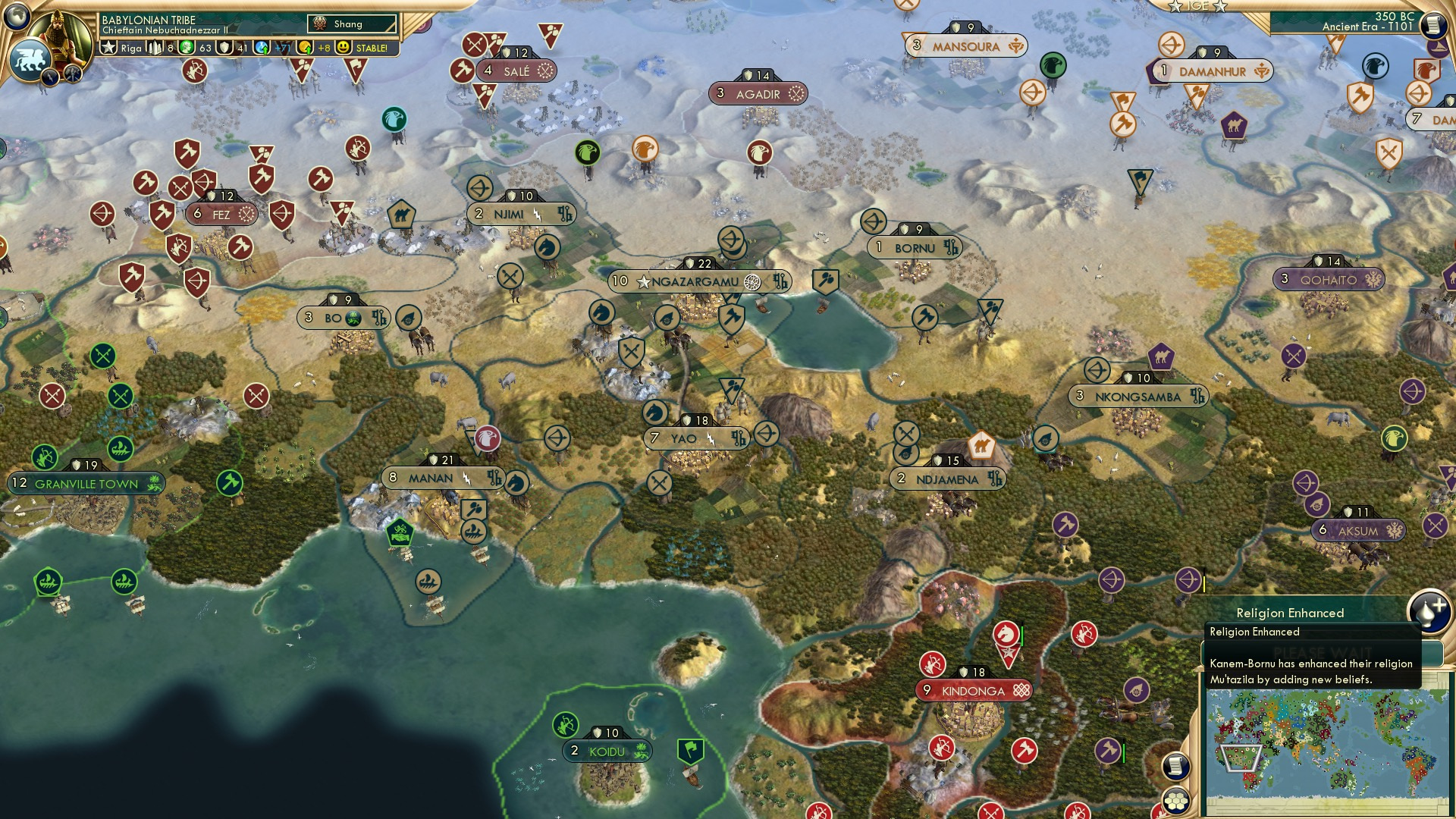Viewport: 1456px width, 819px height.
Task: Click the Riga city-state star indicator
Action: click(x=109, y=47)
